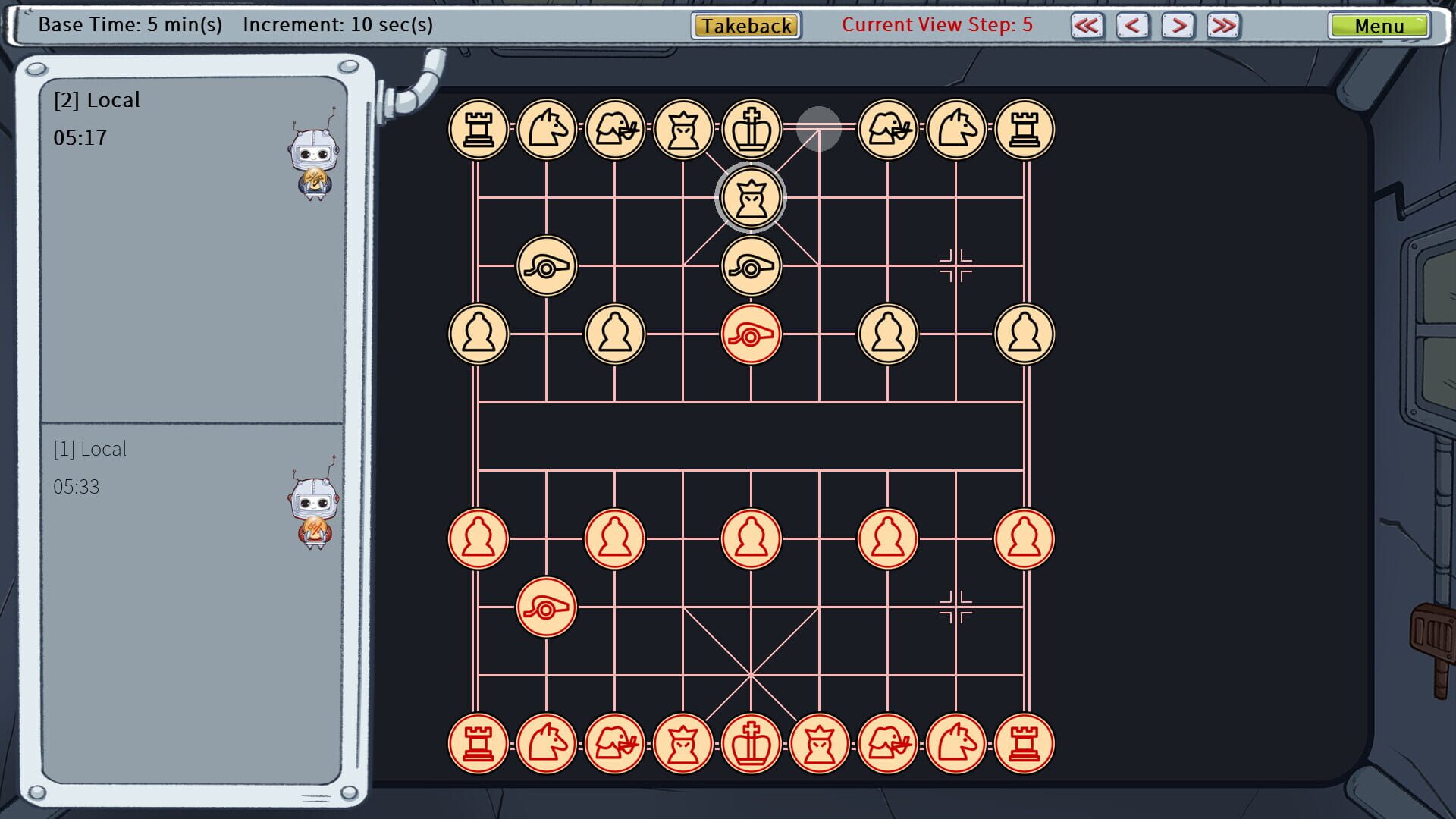Click the highlighted black advisor in the palace
This screenshot has width=1456, height=819.
tap(752, 197)
